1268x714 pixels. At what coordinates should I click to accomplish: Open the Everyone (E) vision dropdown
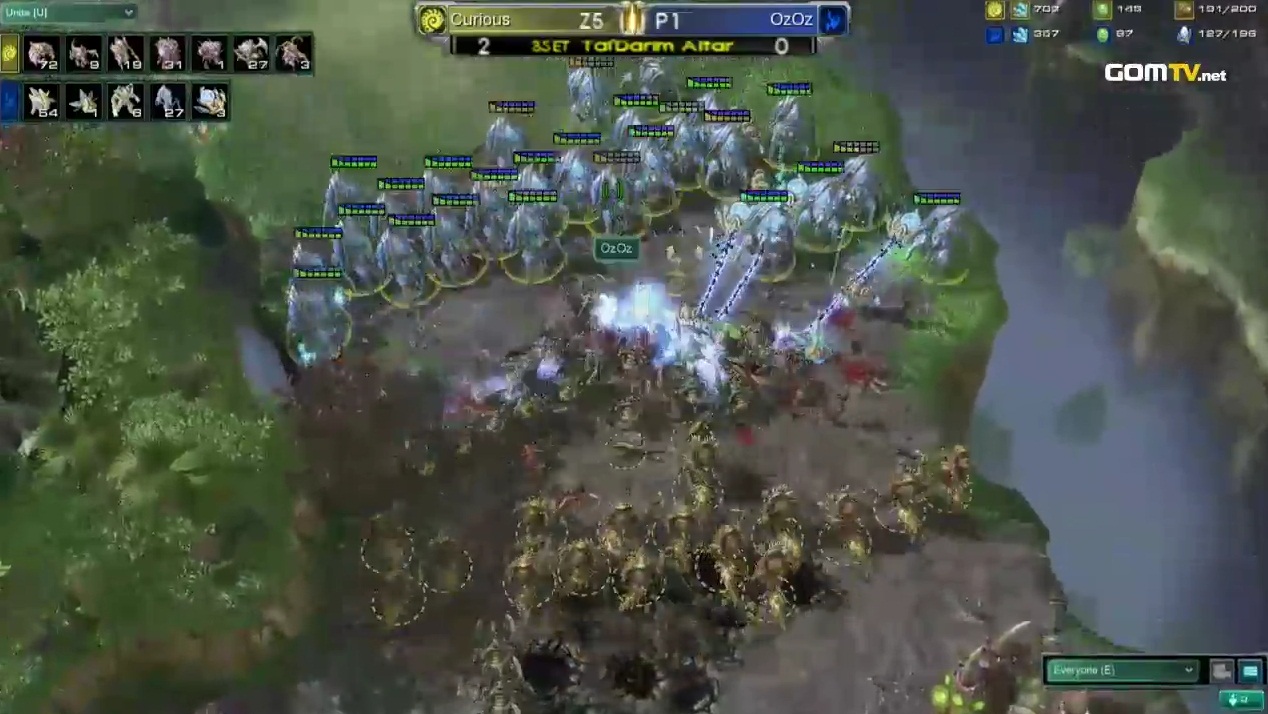coord(1121,670)
